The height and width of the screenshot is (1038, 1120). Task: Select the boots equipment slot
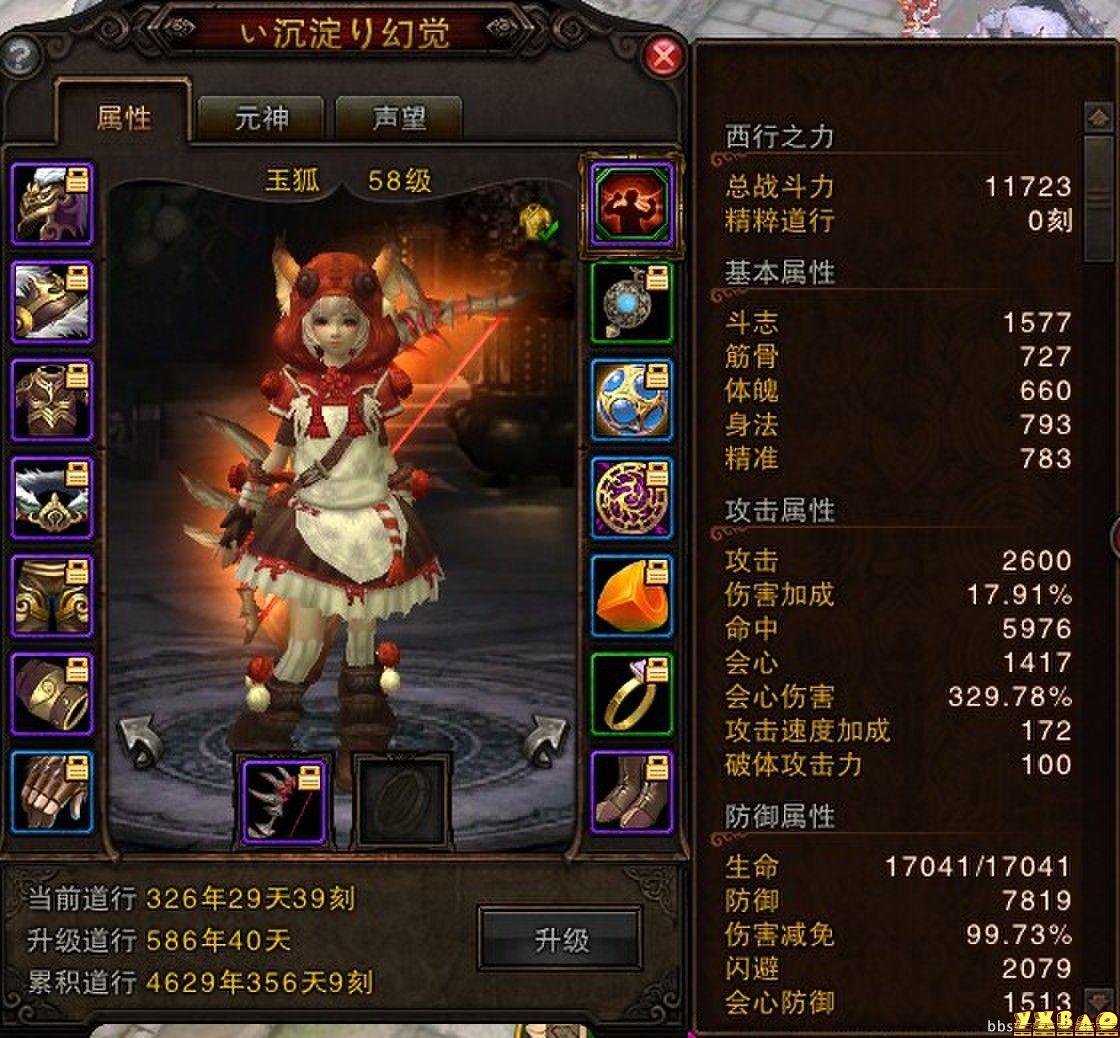[632, 792]
